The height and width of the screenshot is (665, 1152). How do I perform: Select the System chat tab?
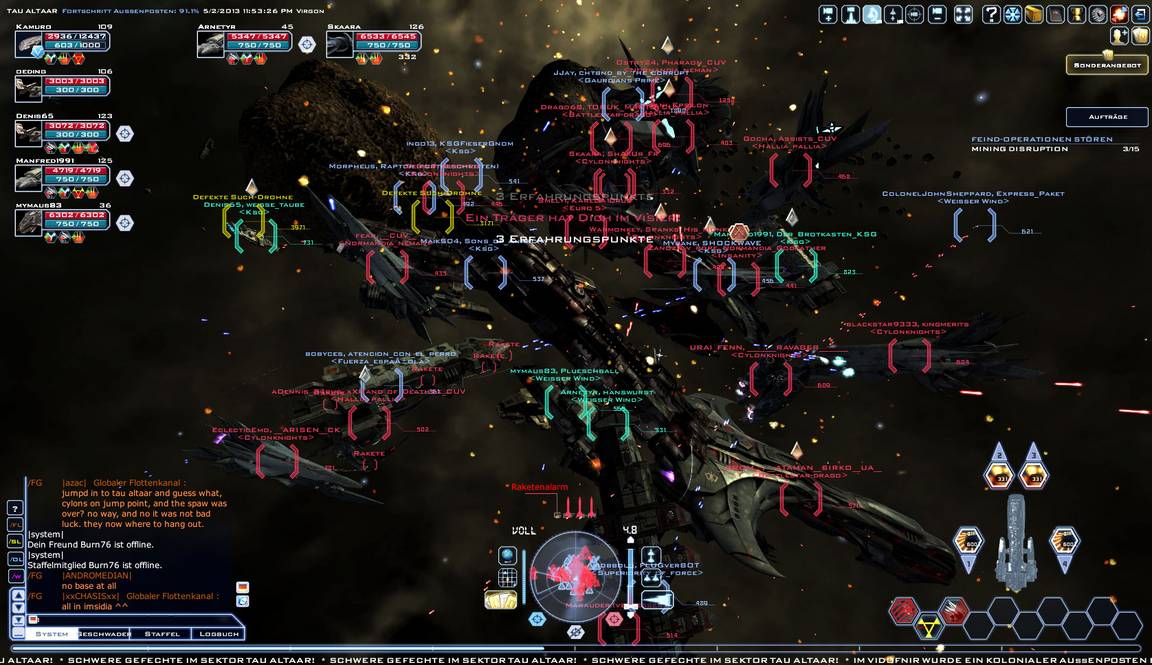[52, 634]
